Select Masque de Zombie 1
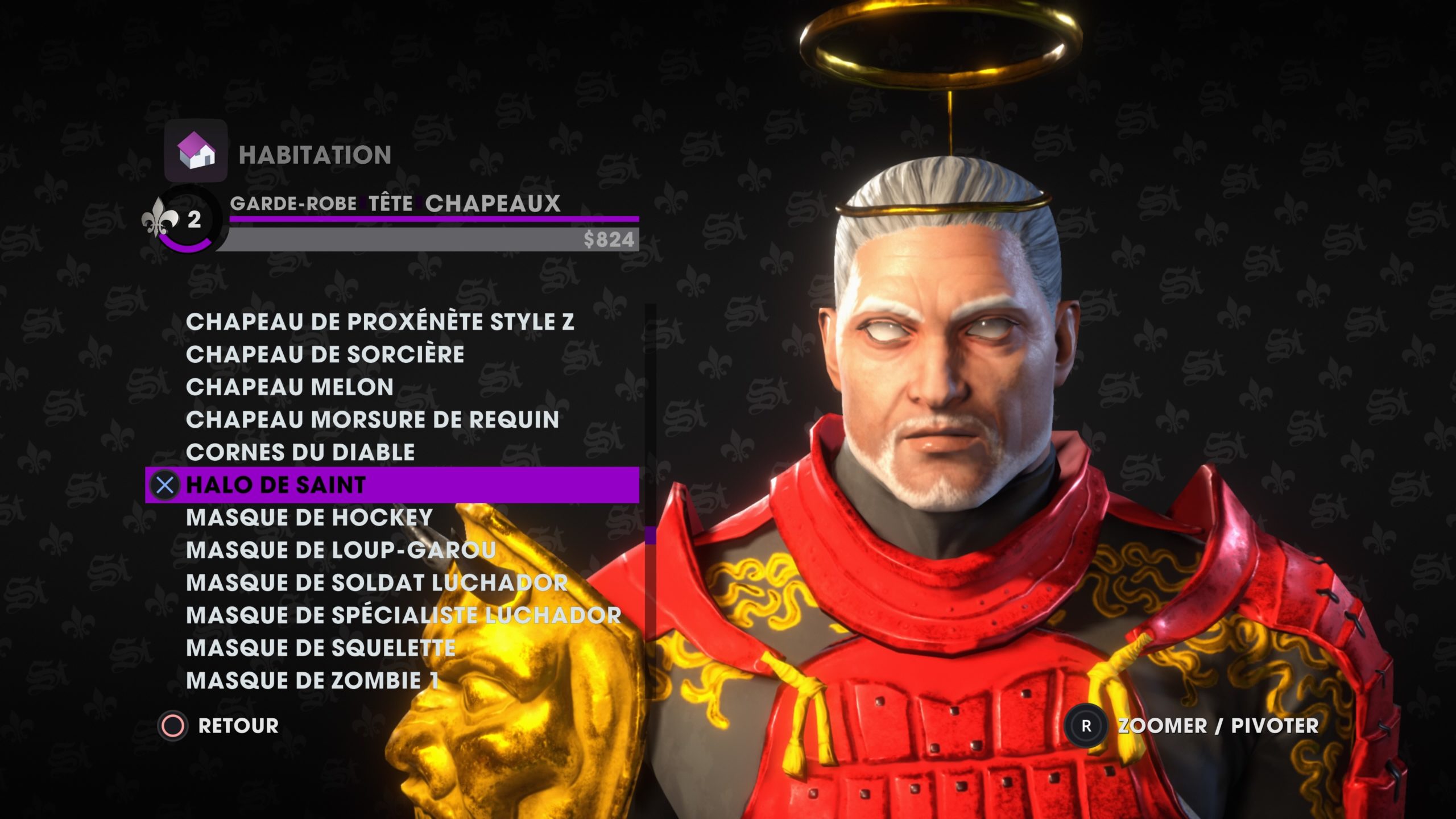Image resolution: width=1456 pixels, height=819 pixels. click(312, 681)
